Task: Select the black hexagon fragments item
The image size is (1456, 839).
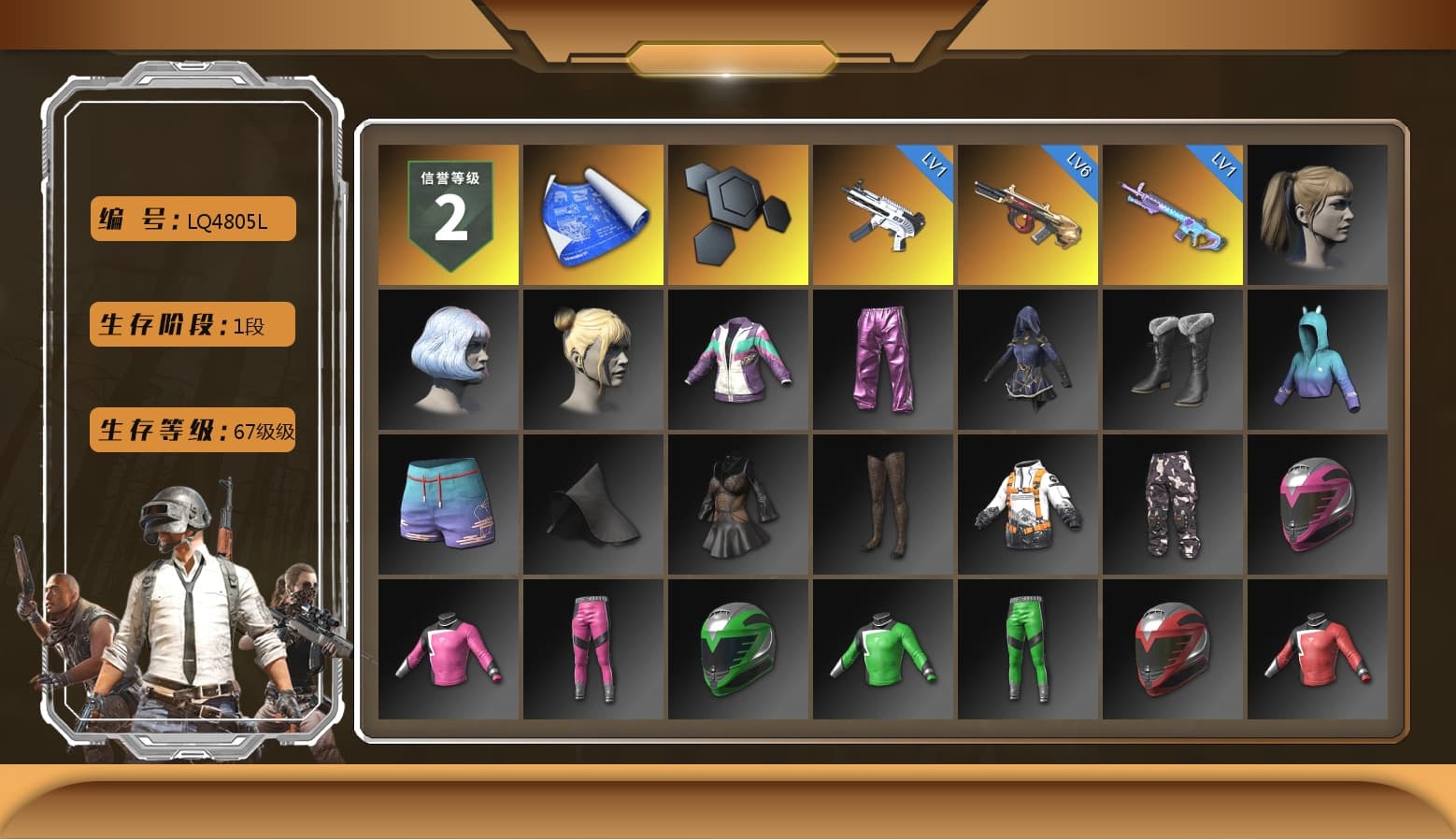Action: (x=737, y=213)
